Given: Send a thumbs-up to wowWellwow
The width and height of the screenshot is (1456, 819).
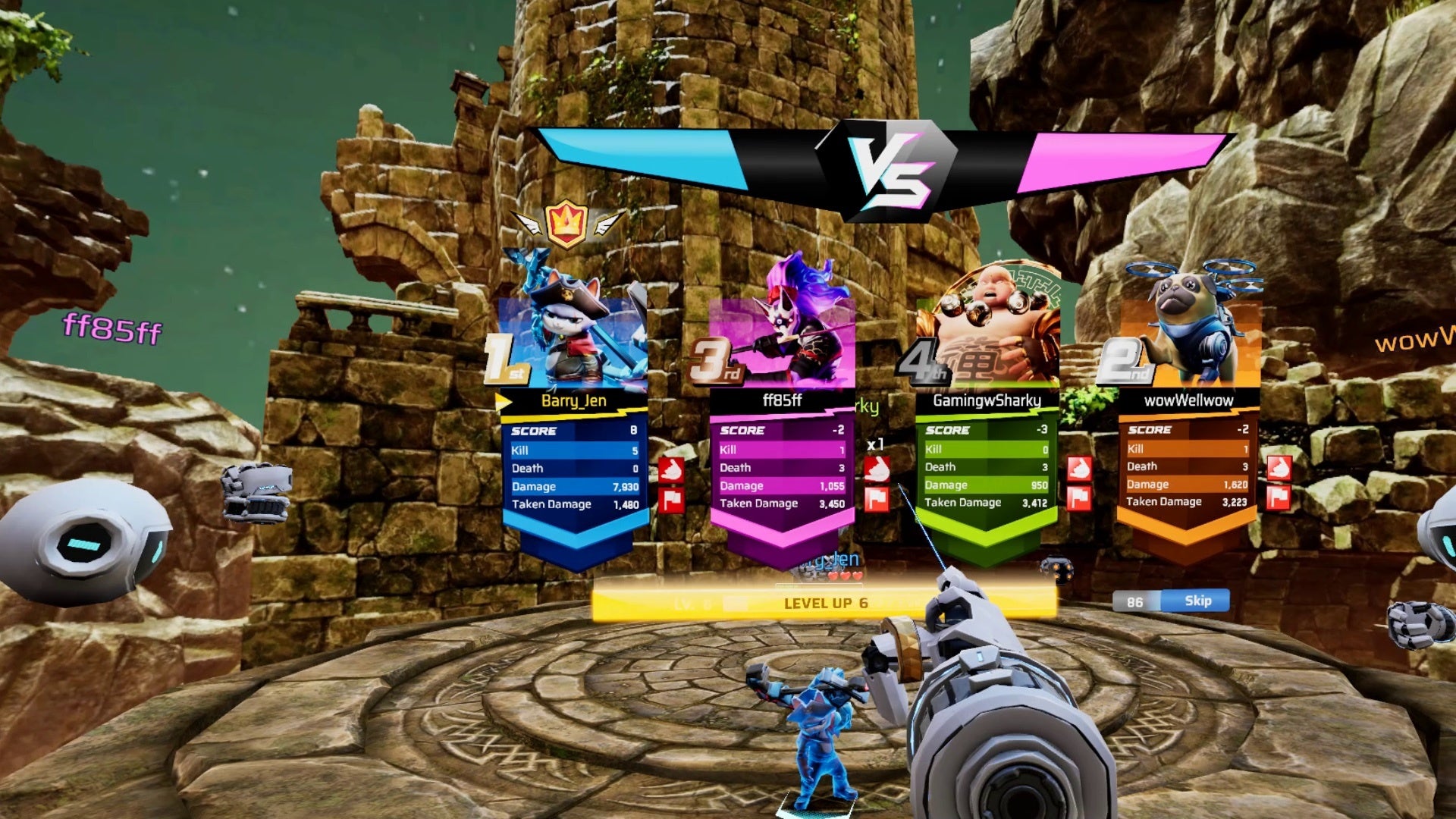Looking at the screenshot, I should [1279, 468].
